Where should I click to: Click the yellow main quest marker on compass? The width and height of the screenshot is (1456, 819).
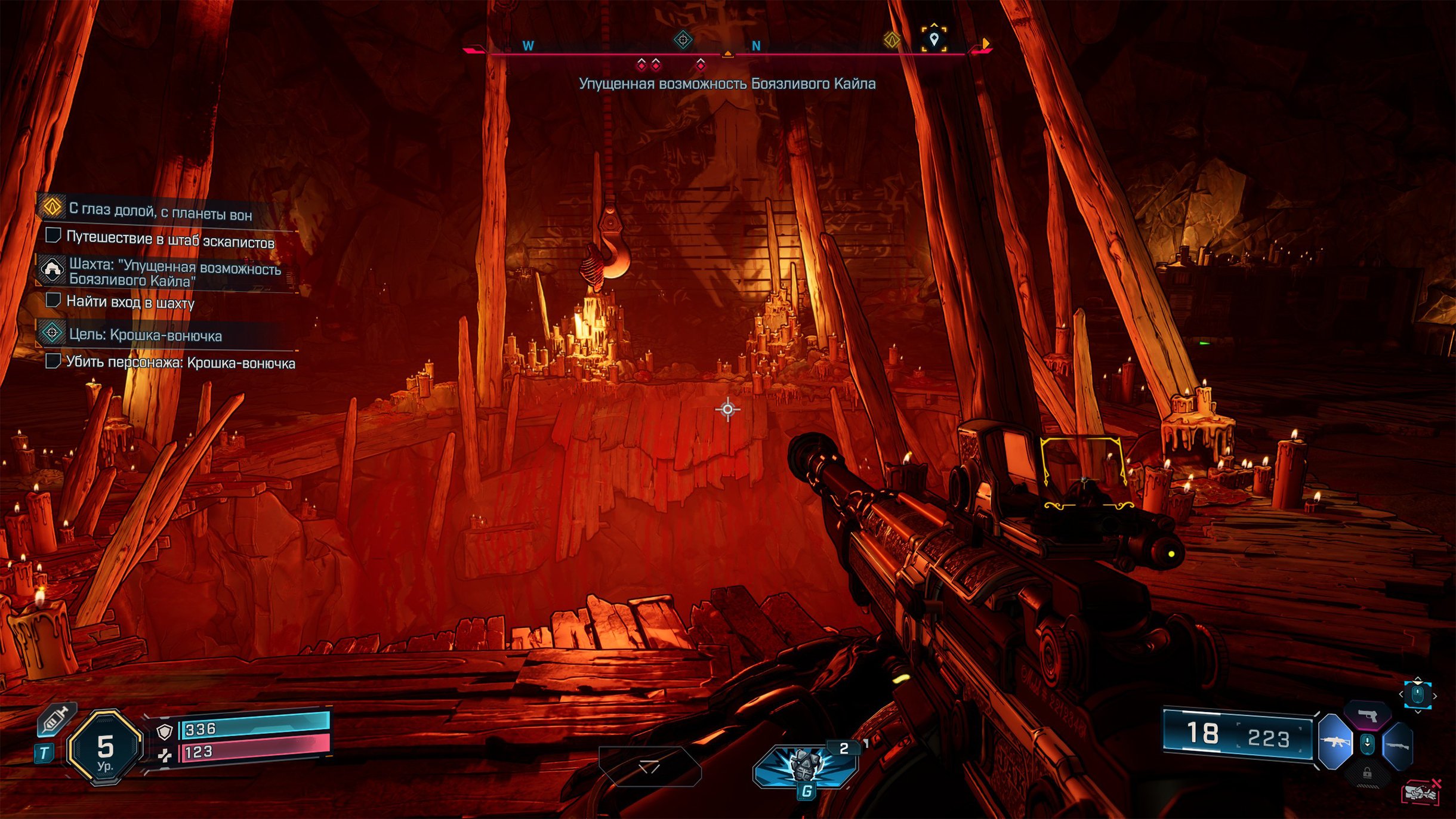tap(892, 40)
